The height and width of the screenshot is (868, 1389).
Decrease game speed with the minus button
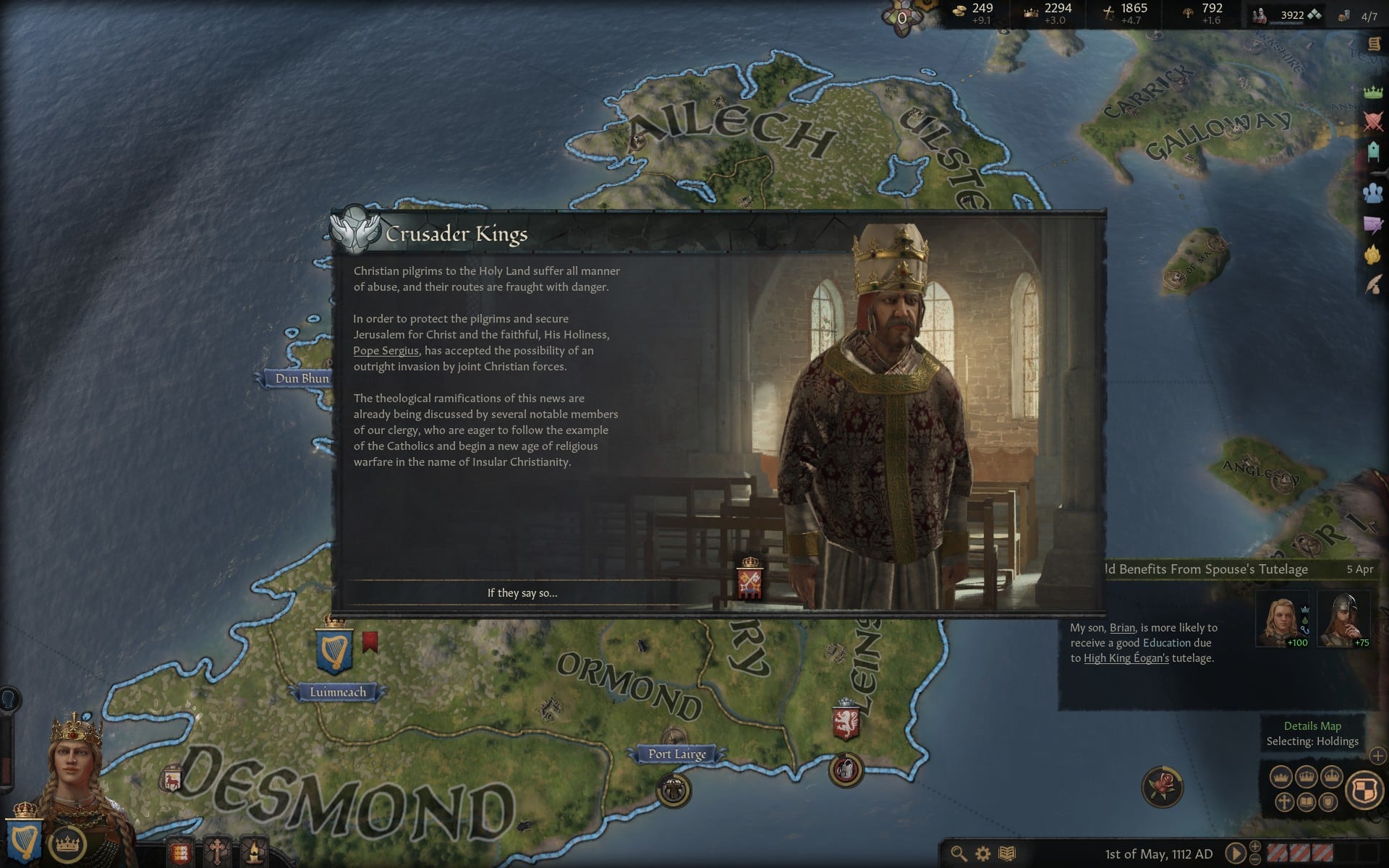point(1255,860)
